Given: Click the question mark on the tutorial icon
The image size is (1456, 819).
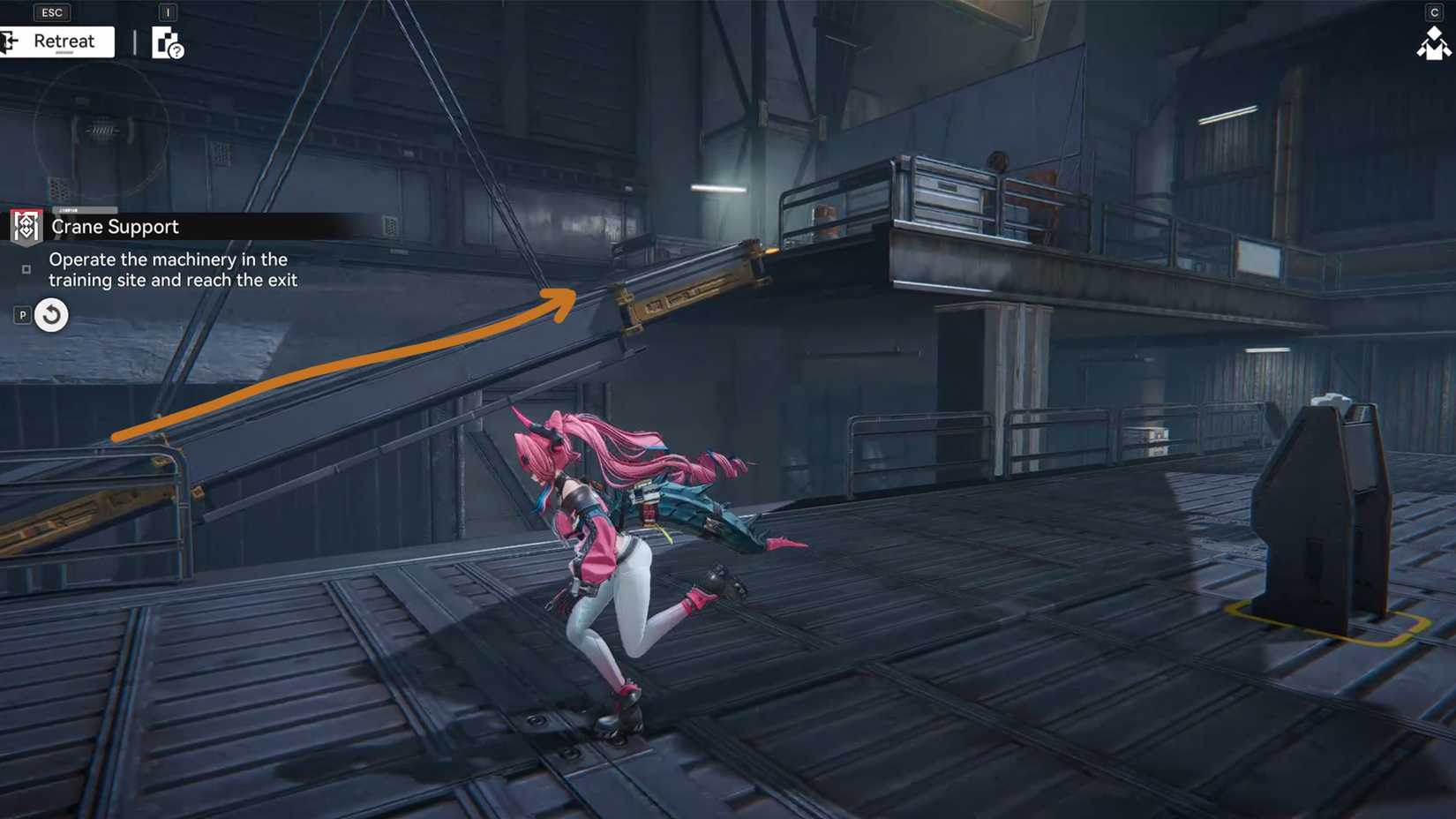Looking at the screenshot, I should coord(176,52).
